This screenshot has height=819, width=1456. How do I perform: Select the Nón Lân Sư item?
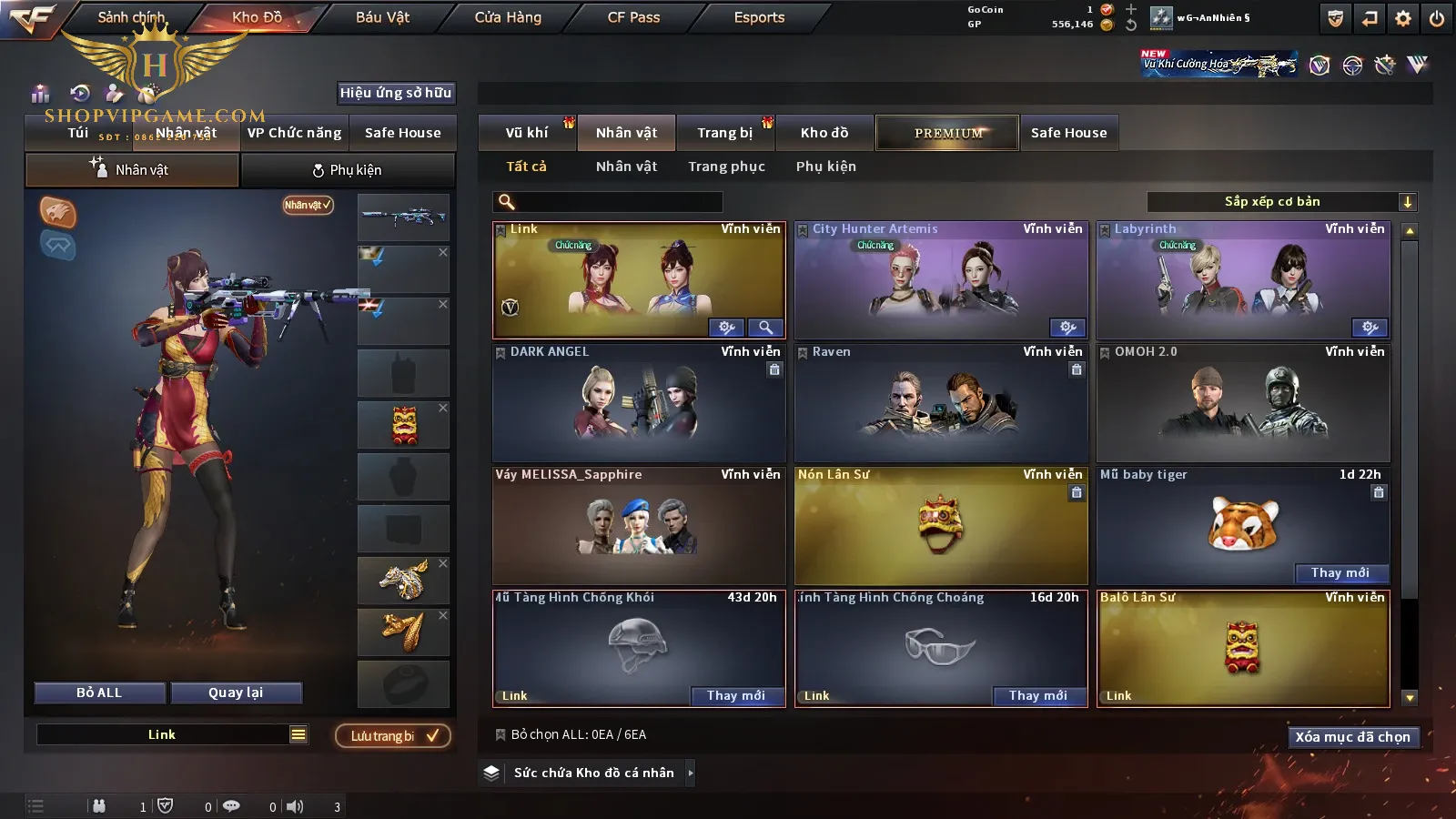point(941,528)
